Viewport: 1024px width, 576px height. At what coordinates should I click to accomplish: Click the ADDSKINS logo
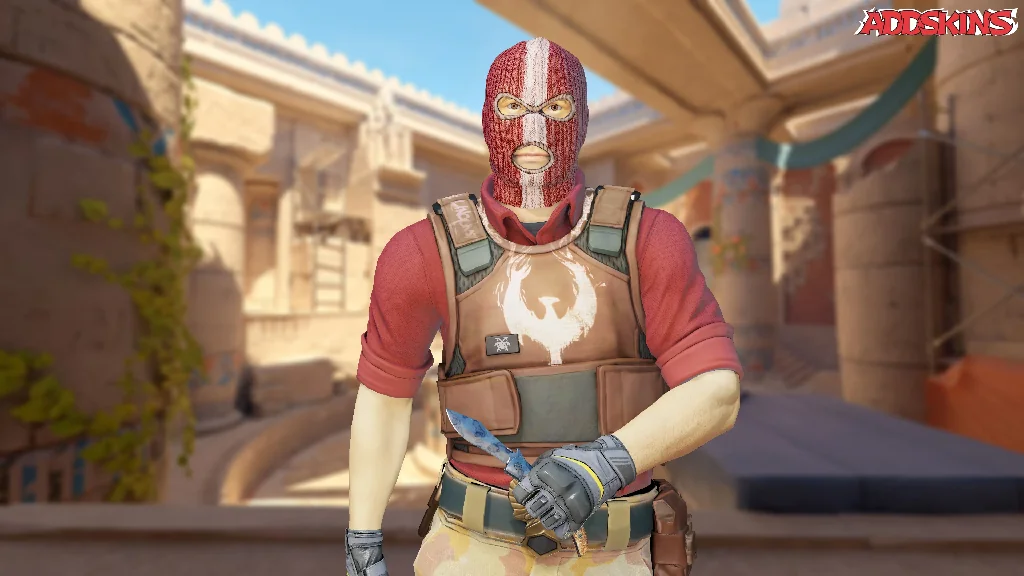coord(937,22)
